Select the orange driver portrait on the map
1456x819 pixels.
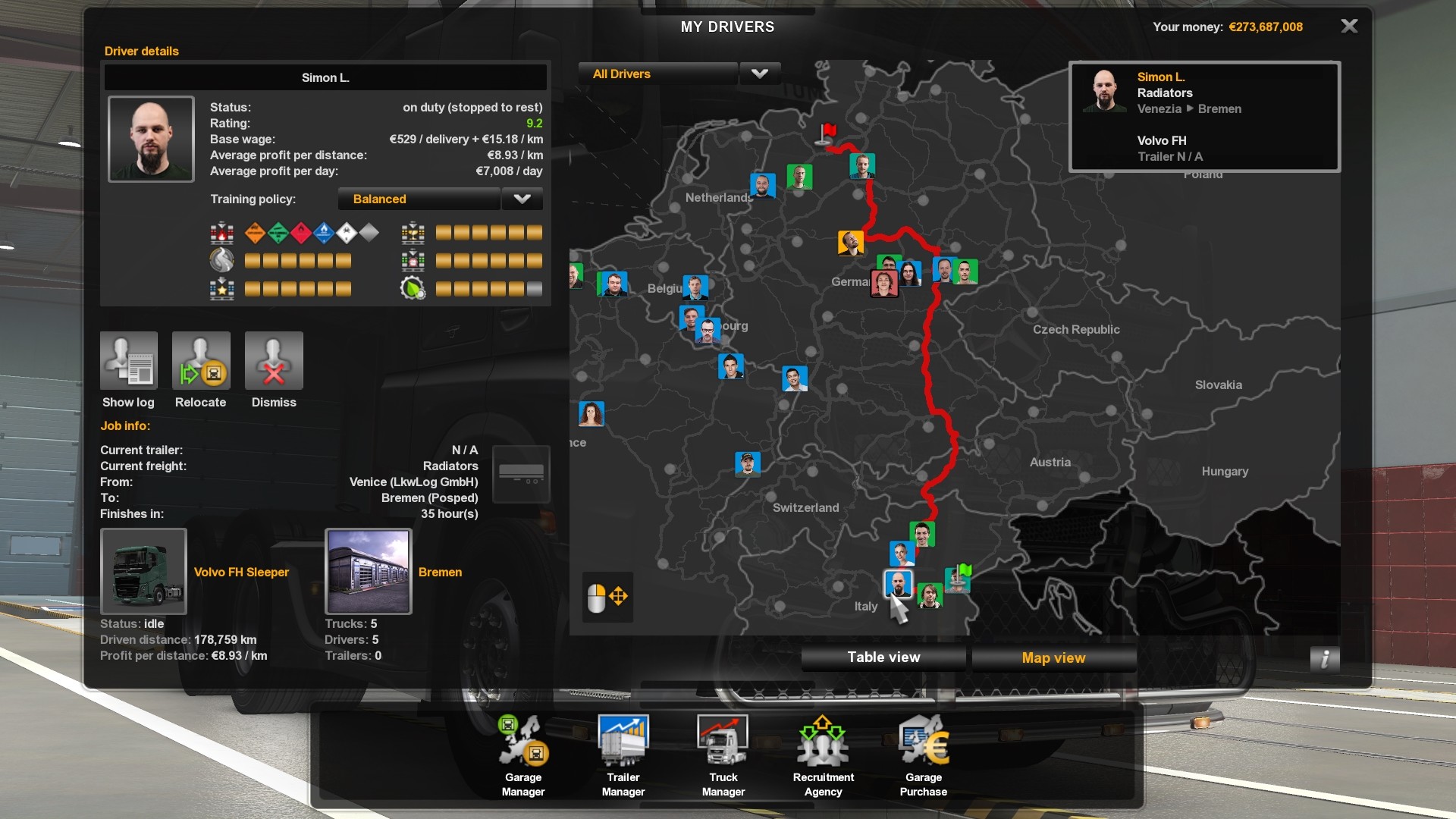point(851,243)
